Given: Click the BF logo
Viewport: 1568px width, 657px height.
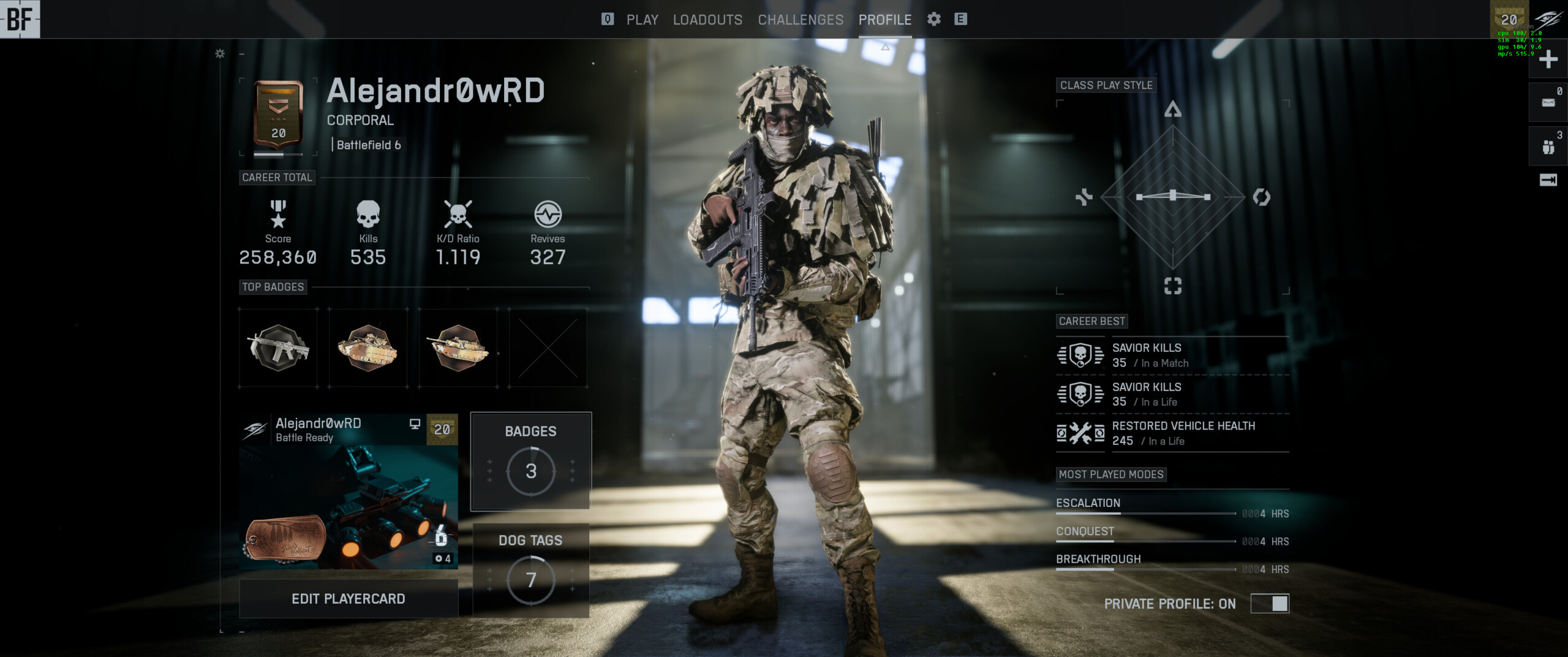Looking at the screenshot, I should point(20,19).
